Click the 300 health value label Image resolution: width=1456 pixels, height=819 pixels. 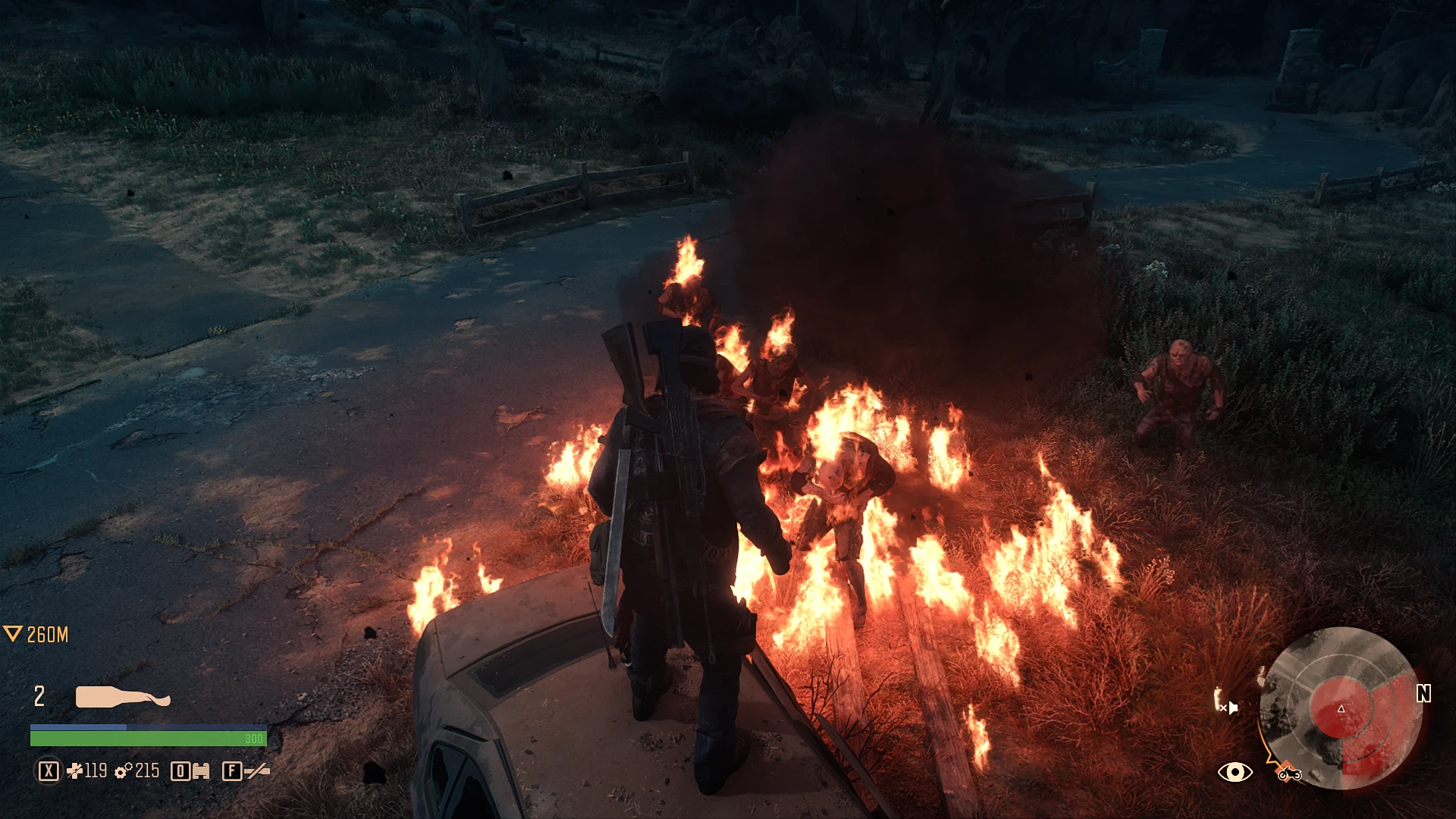pos(253,739)
